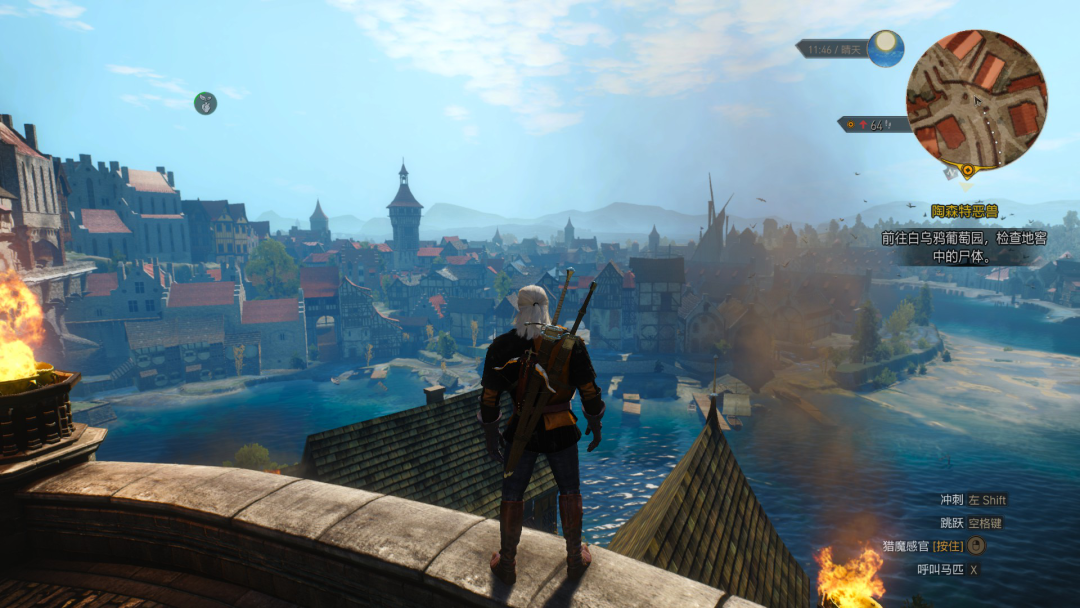The image size is (1080, 608).
Task: Click the active buff icon with leaf and hand
Action: point(205,103)
